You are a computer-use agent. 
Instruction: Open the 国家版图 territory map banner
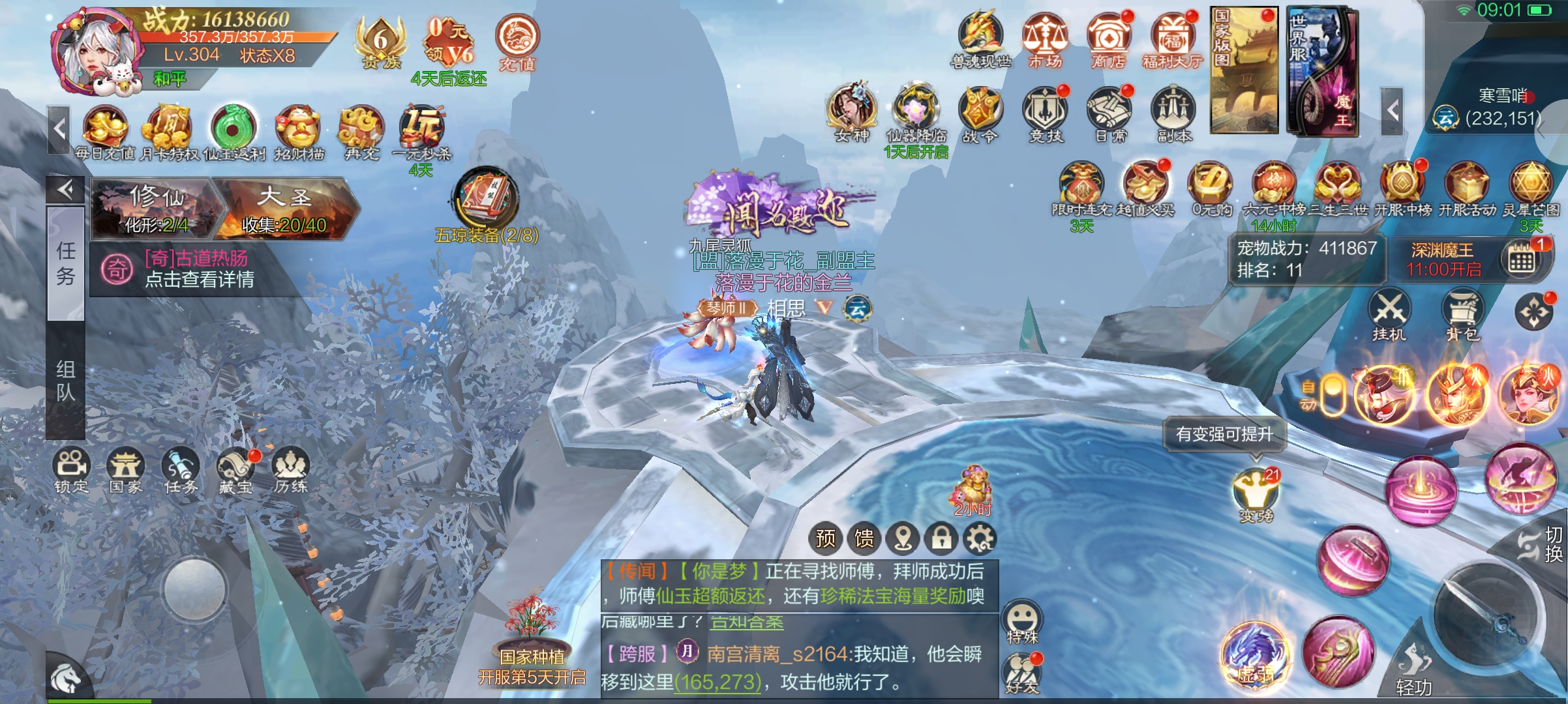[1243, 70]
